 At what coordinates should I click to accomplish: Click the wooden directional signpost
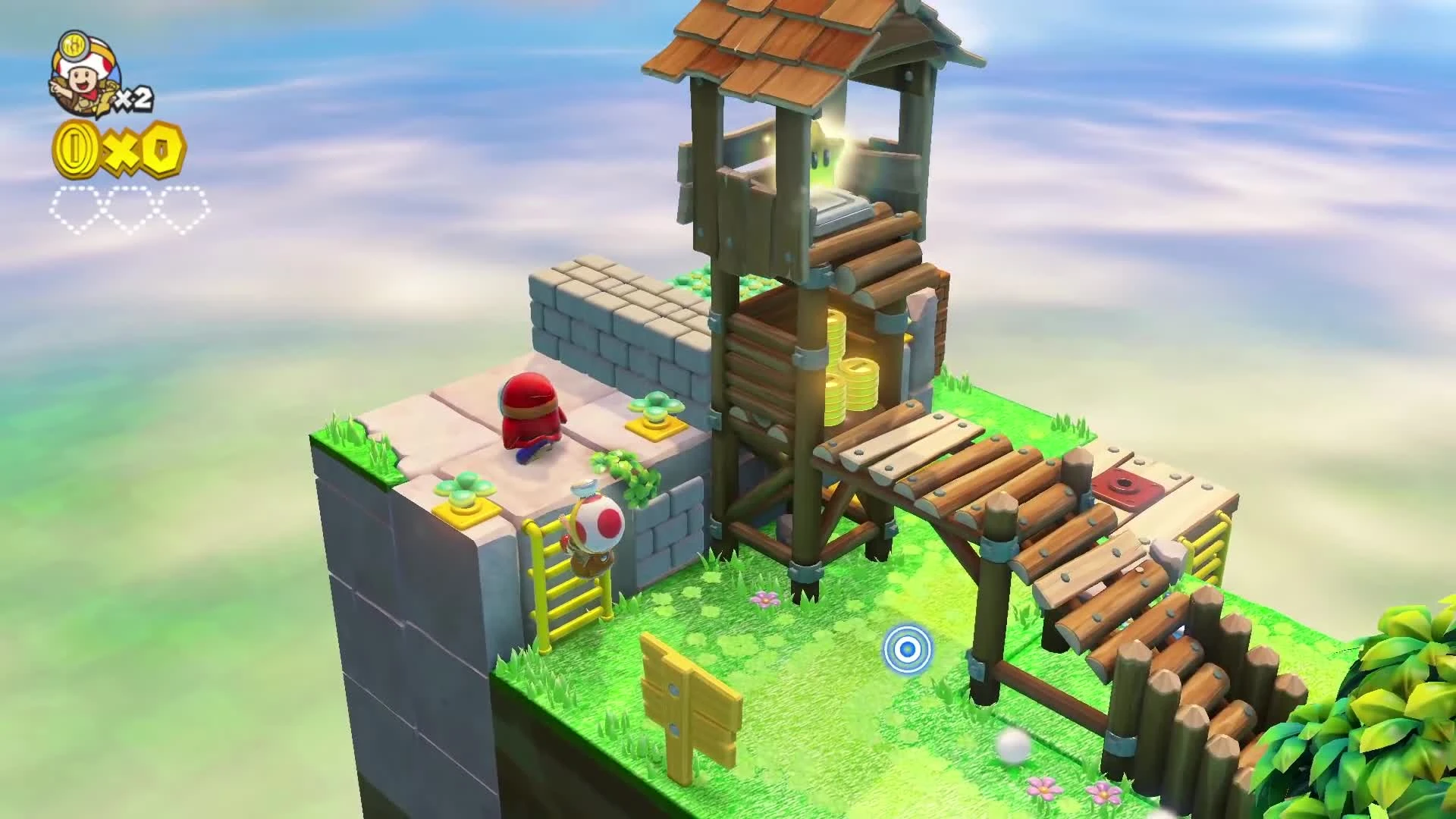click(686, 705)
